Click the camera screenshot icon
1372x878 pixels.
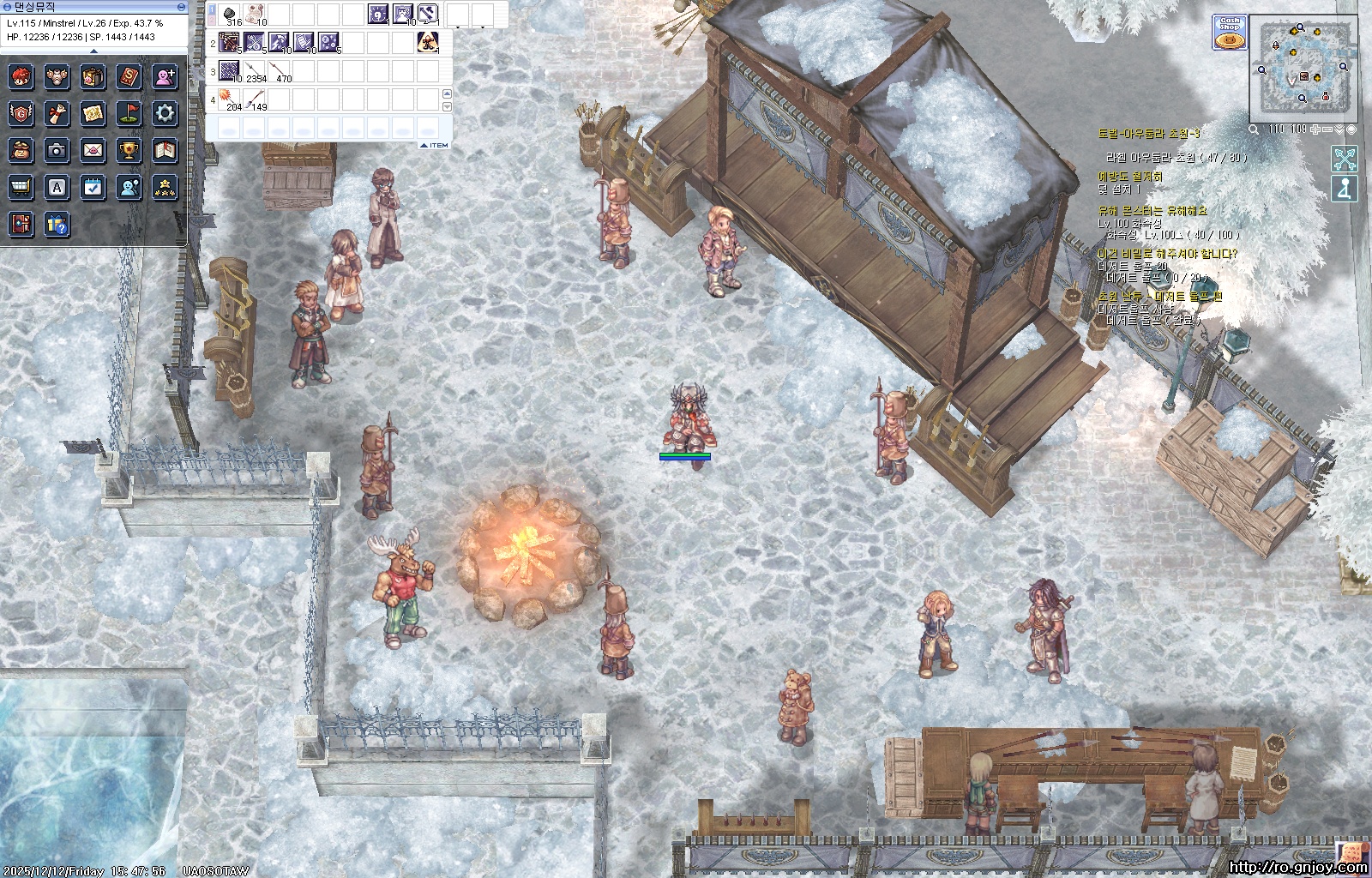[57, 150]
